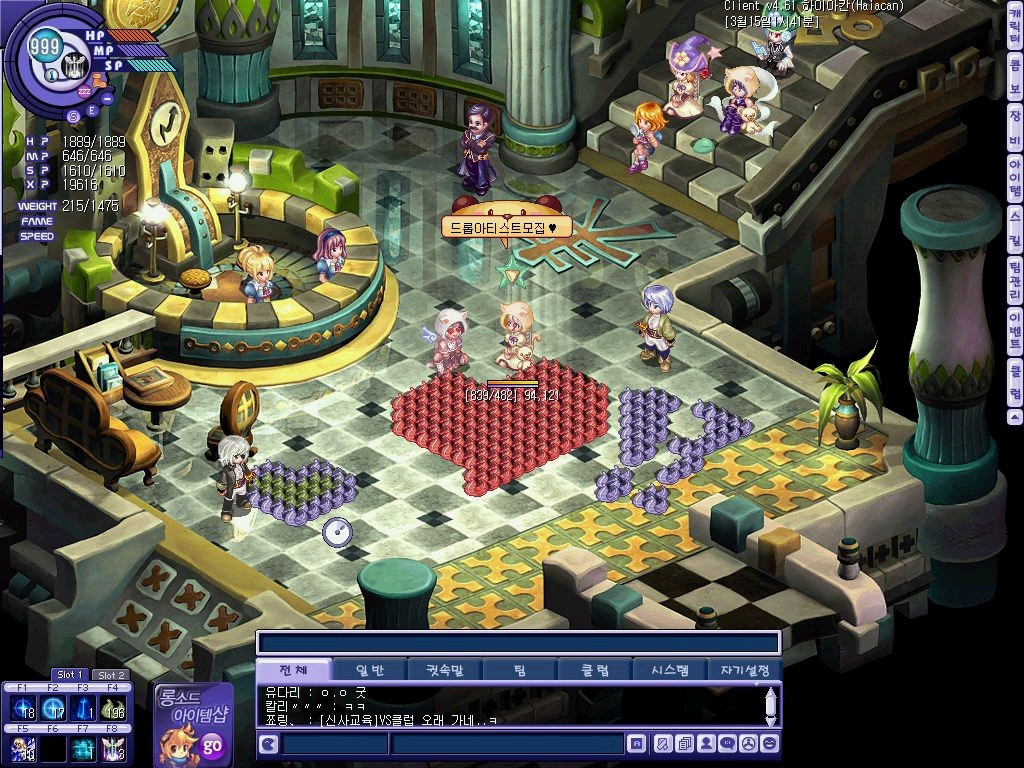Viewport: 1024px width, 768px height.
Task: Switch to the 시스템 chat tab
Action: (x=669, y=670)
